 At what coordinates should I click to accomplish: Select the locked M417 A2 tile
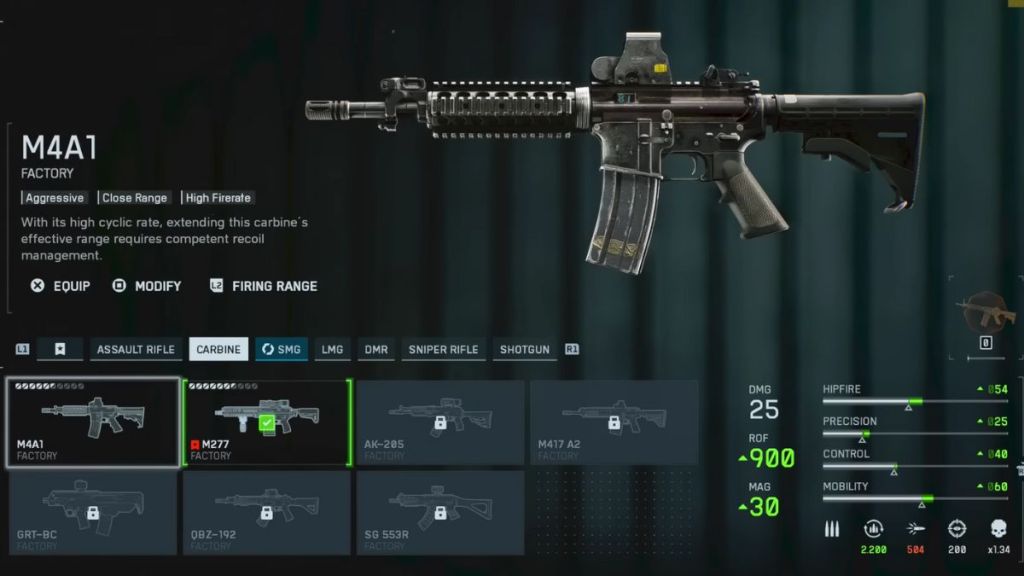pyautogui.click(x=613, y=422)
